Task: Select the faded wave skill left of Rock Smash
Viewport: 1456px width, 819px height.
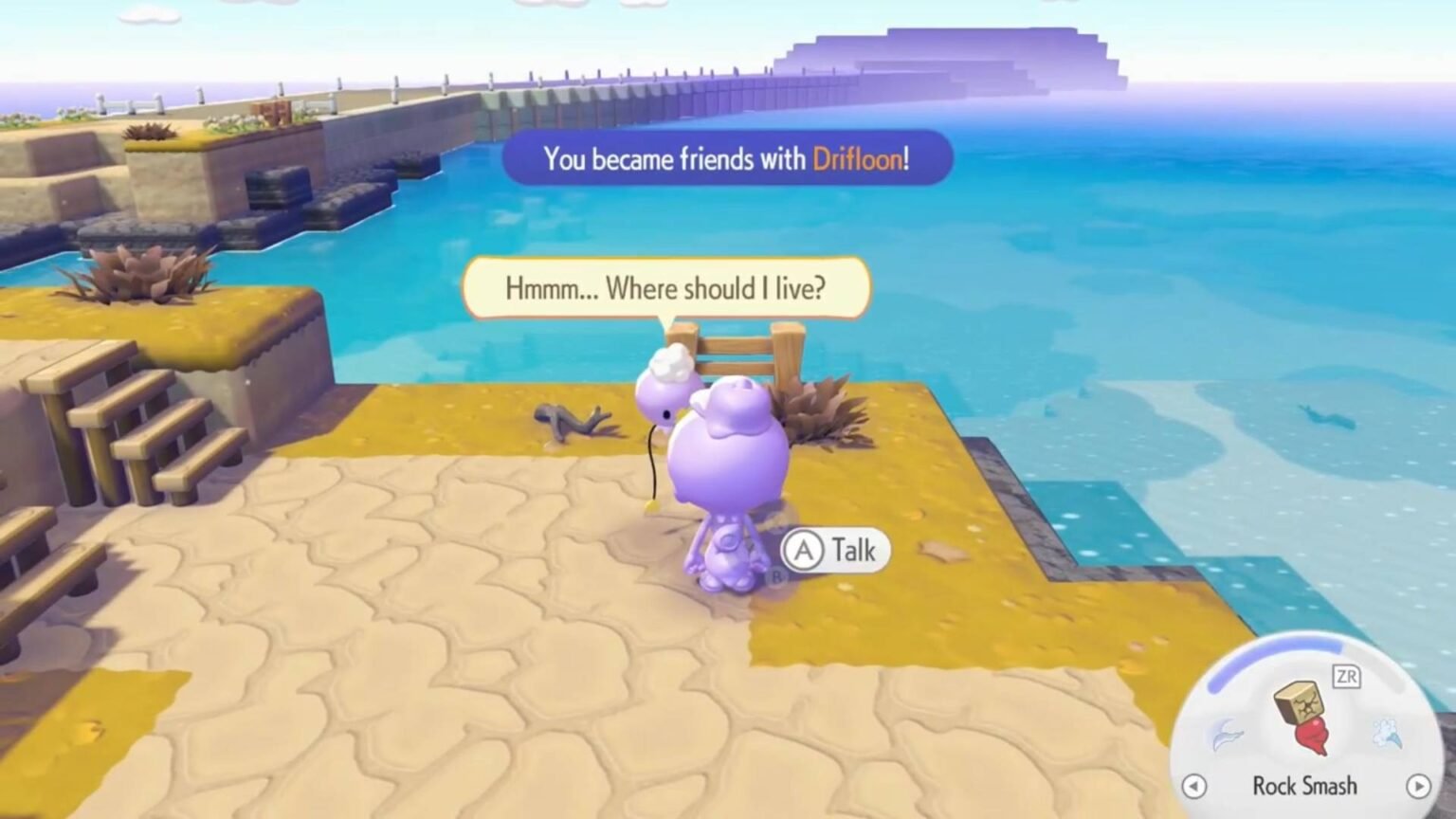Action: (1228, 732)
